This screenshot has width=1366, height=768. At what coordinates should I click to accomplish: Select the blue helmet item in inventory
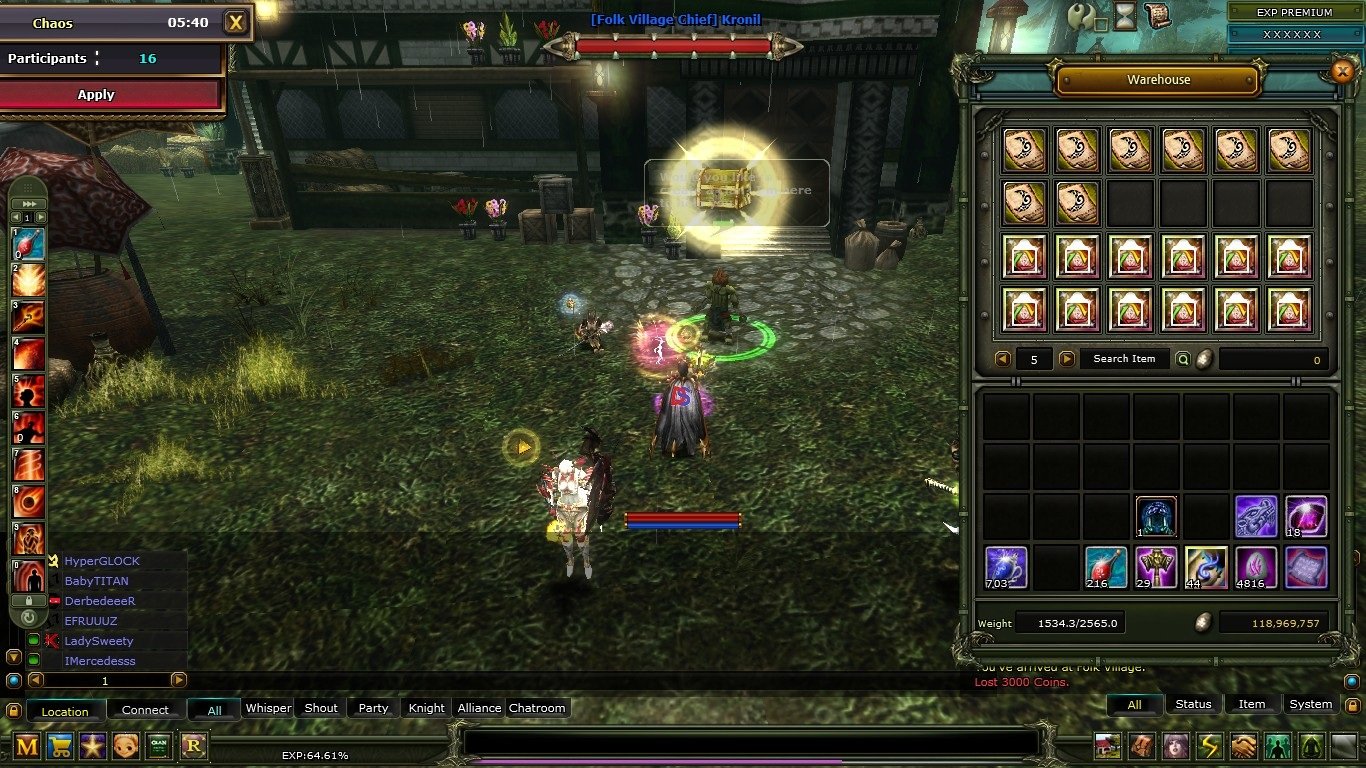tap(1156, 517)
